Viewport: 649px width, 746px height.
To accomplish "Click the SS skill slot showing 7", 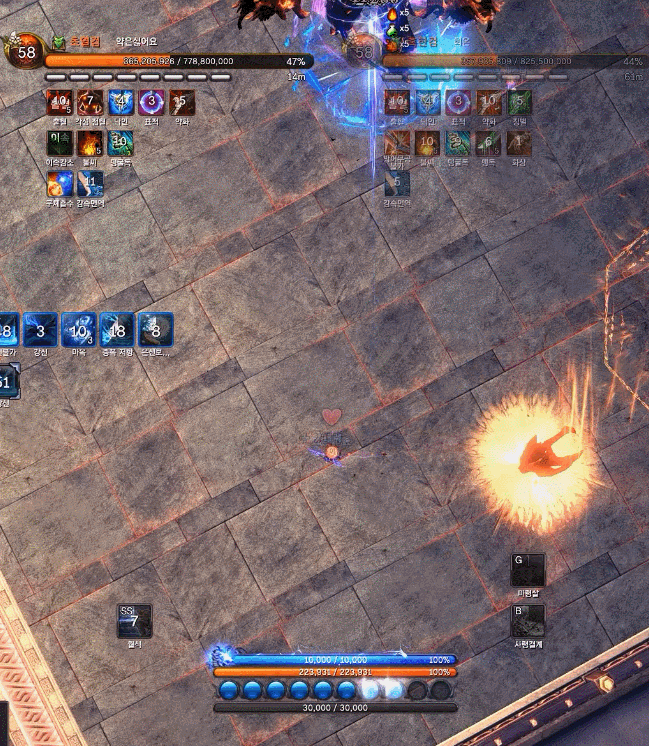I will (134, 621).
